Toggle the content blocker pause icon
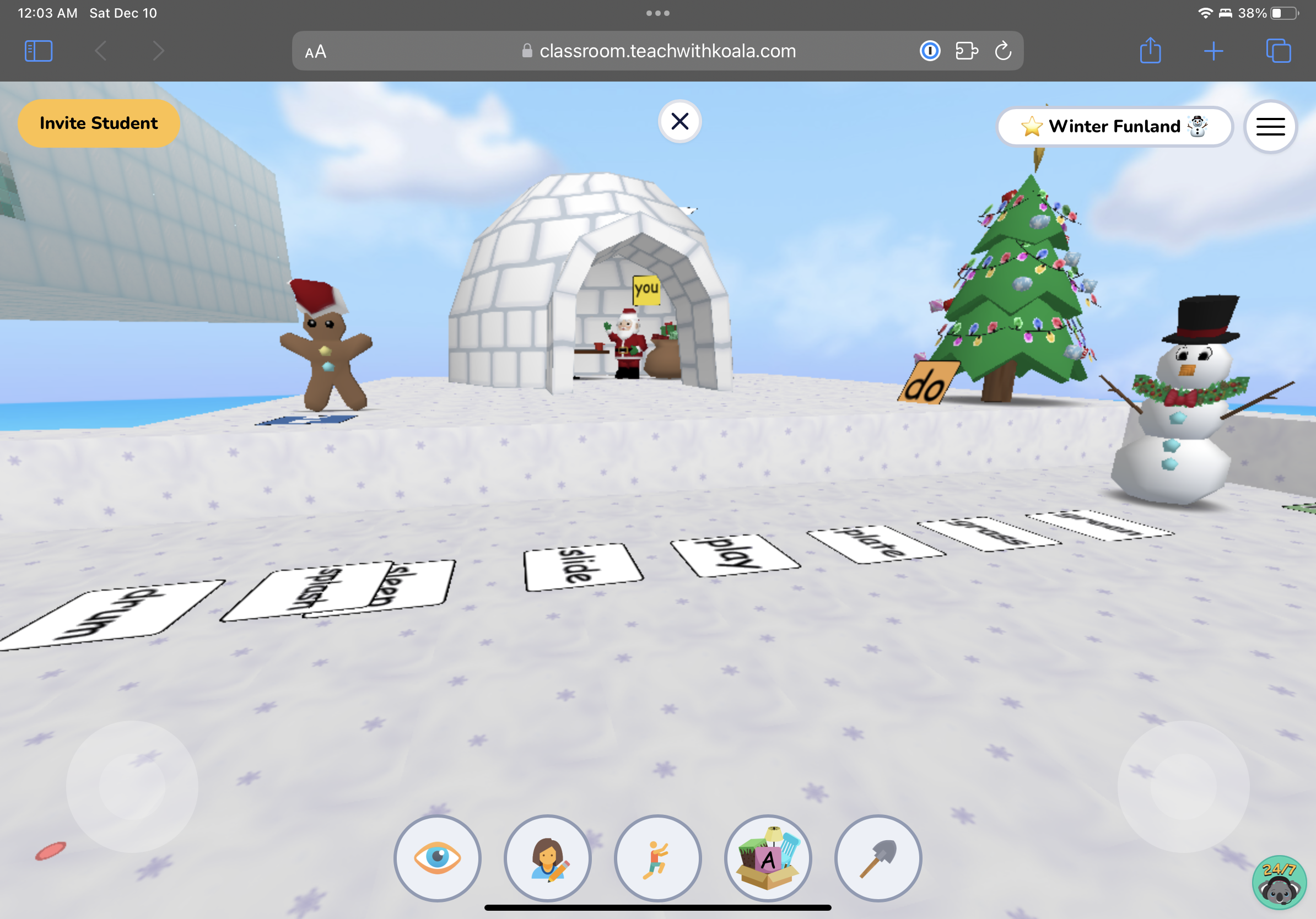The image size is (1316, 919). click(930, 51)
